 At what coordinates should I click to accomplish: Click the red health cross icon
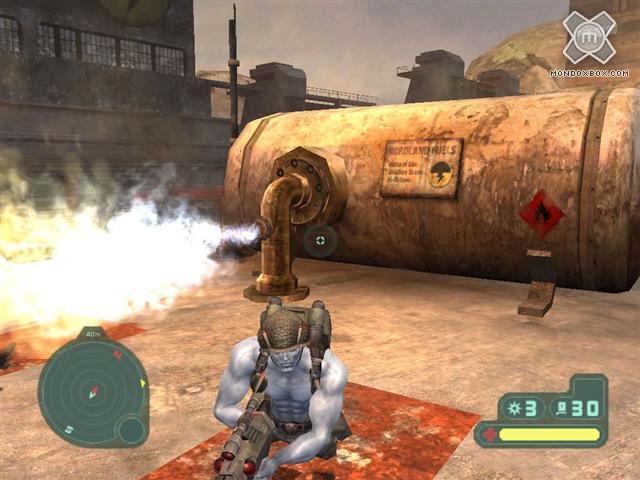click(x=490, y=435)
